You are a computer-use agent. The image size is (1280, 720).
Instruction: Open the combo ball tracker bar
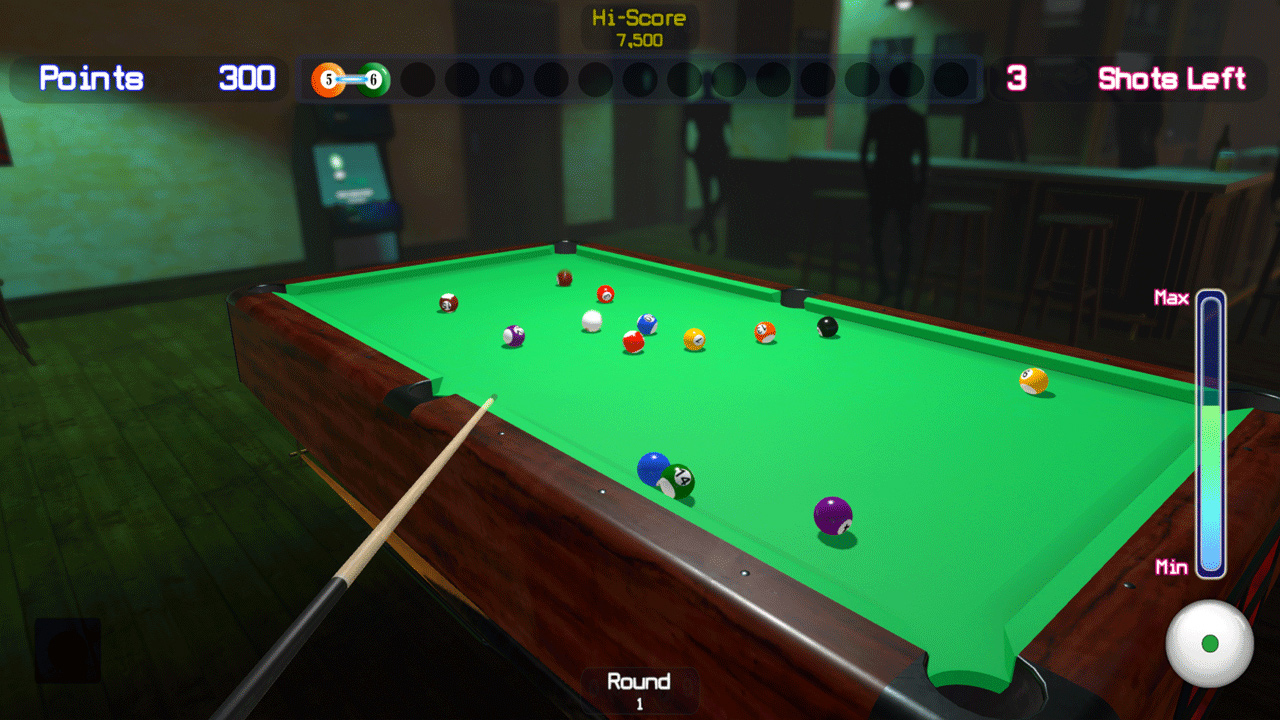pos(640,80)
